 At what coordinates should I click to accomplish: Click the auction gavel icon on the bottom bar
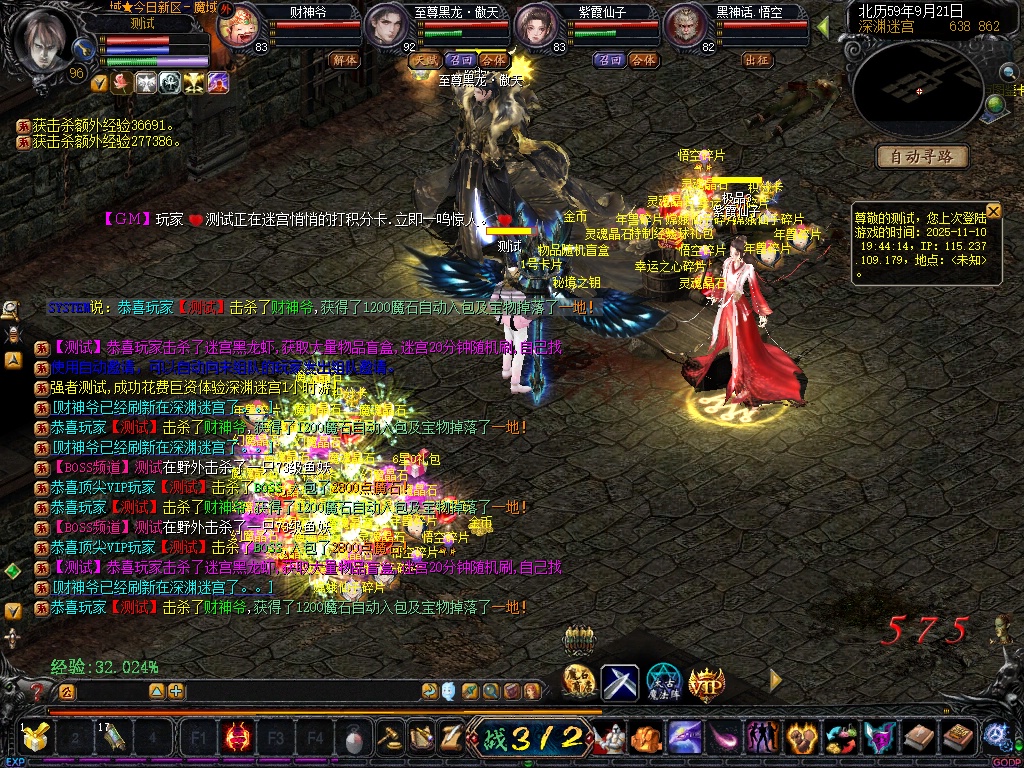coord(388,739)
